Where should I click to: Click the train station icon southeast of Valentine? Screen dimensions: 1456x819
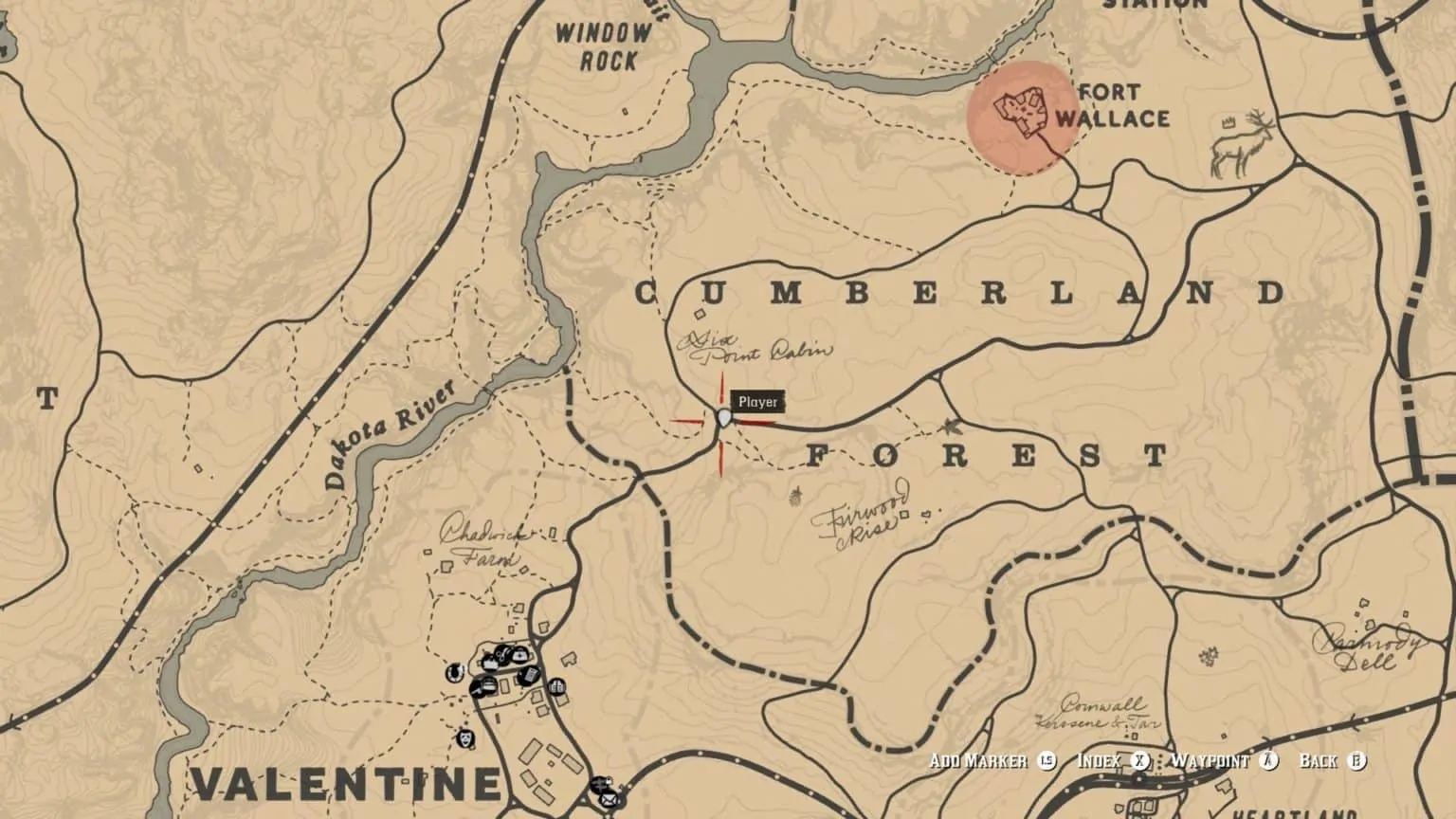click(599, 786)
